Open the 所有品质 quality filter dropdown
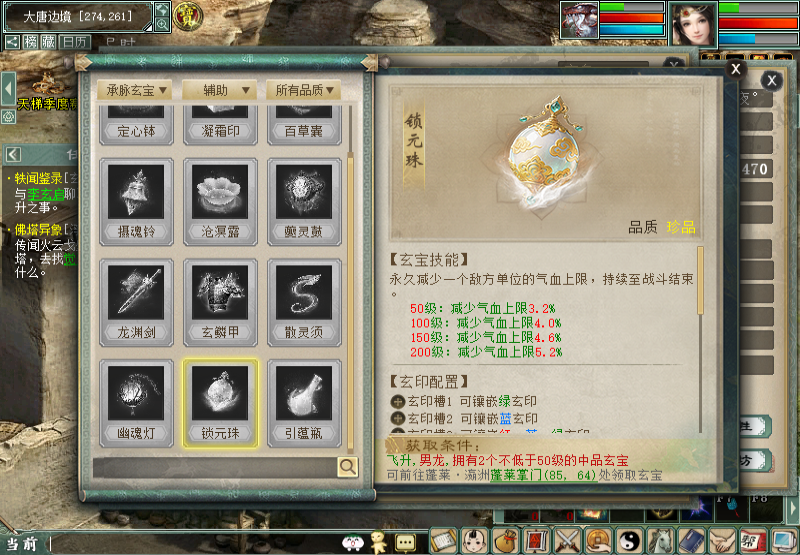This screenshot has height=555, width=800. click(x=304, y=90)
